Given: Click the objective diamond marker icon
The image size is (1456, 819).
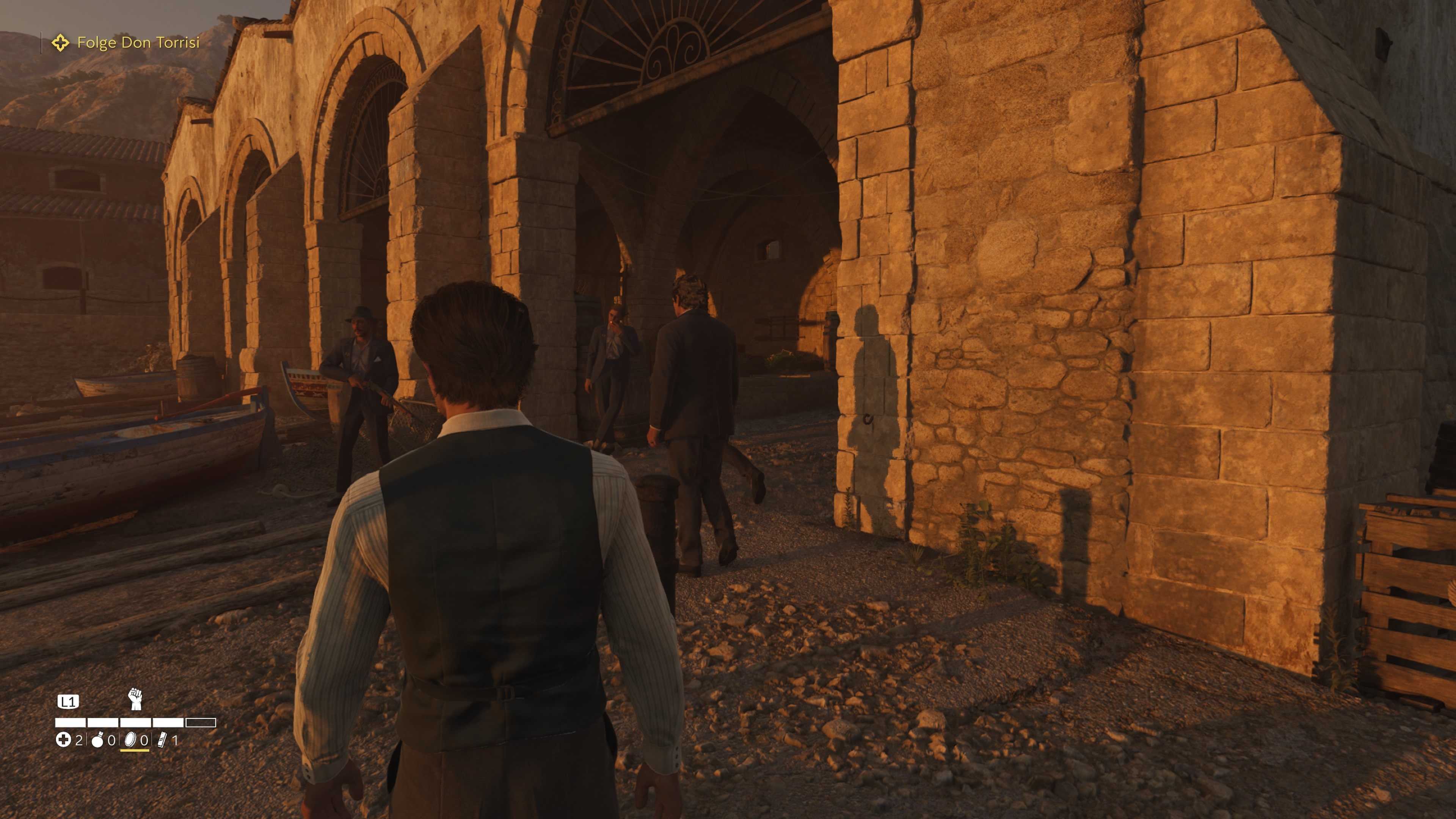Looking at the screenshot, I should pos(61,42).
